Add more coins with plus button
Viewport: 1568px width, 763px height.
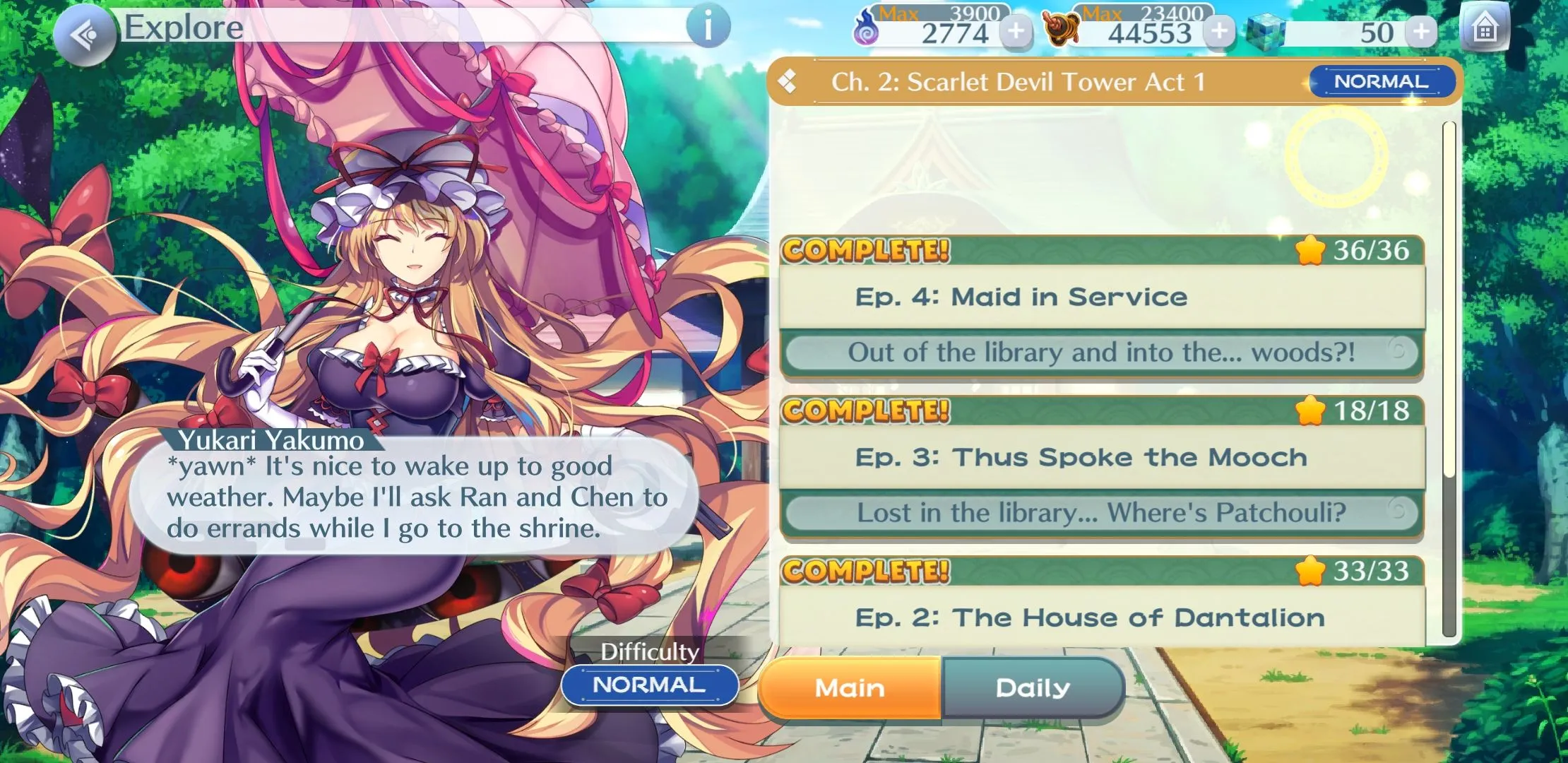(x=1219, y=31)
